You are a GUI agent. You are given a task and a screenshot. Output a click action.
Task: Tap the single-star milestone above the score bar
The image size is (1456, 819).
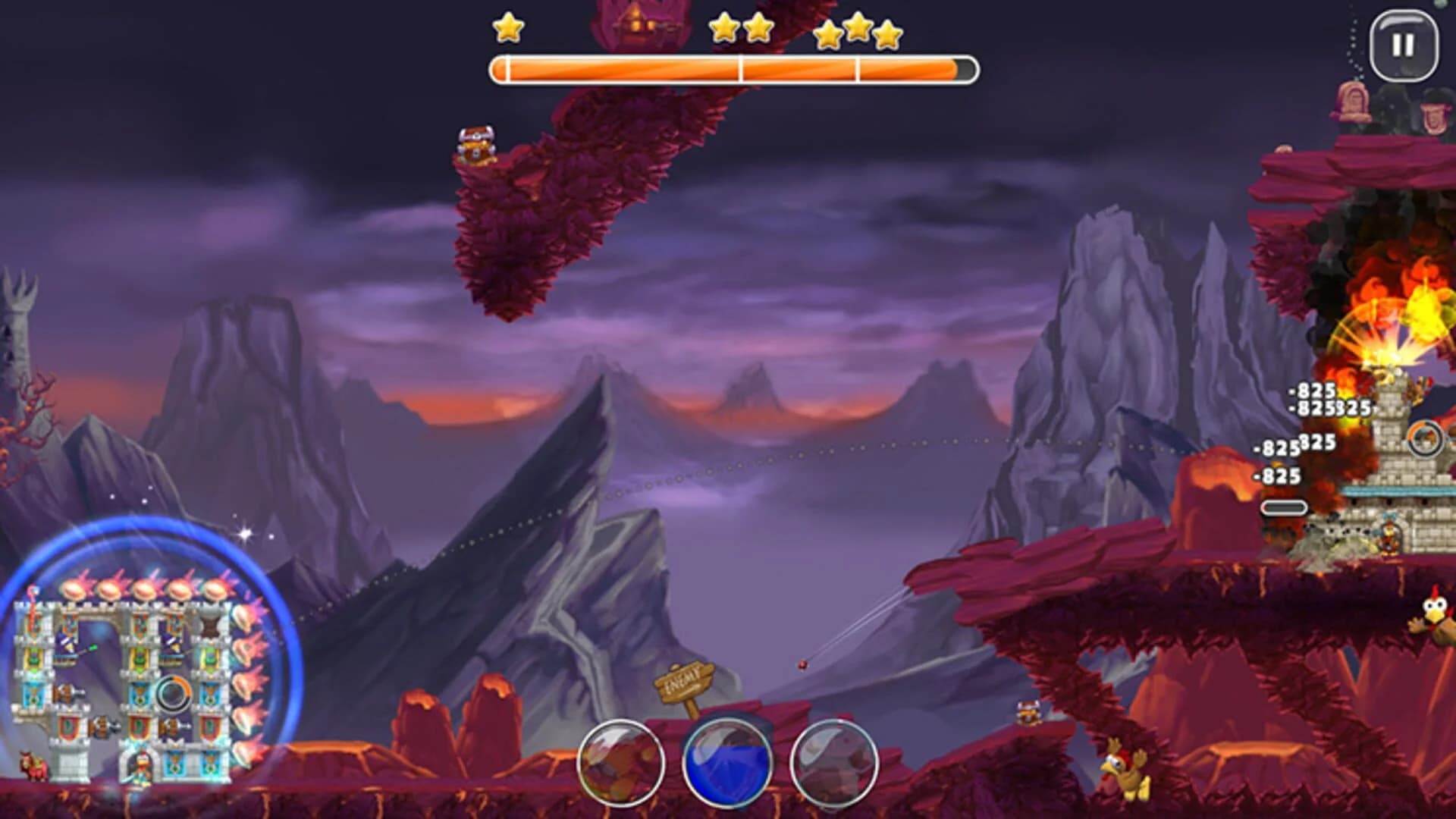[510, 29]
